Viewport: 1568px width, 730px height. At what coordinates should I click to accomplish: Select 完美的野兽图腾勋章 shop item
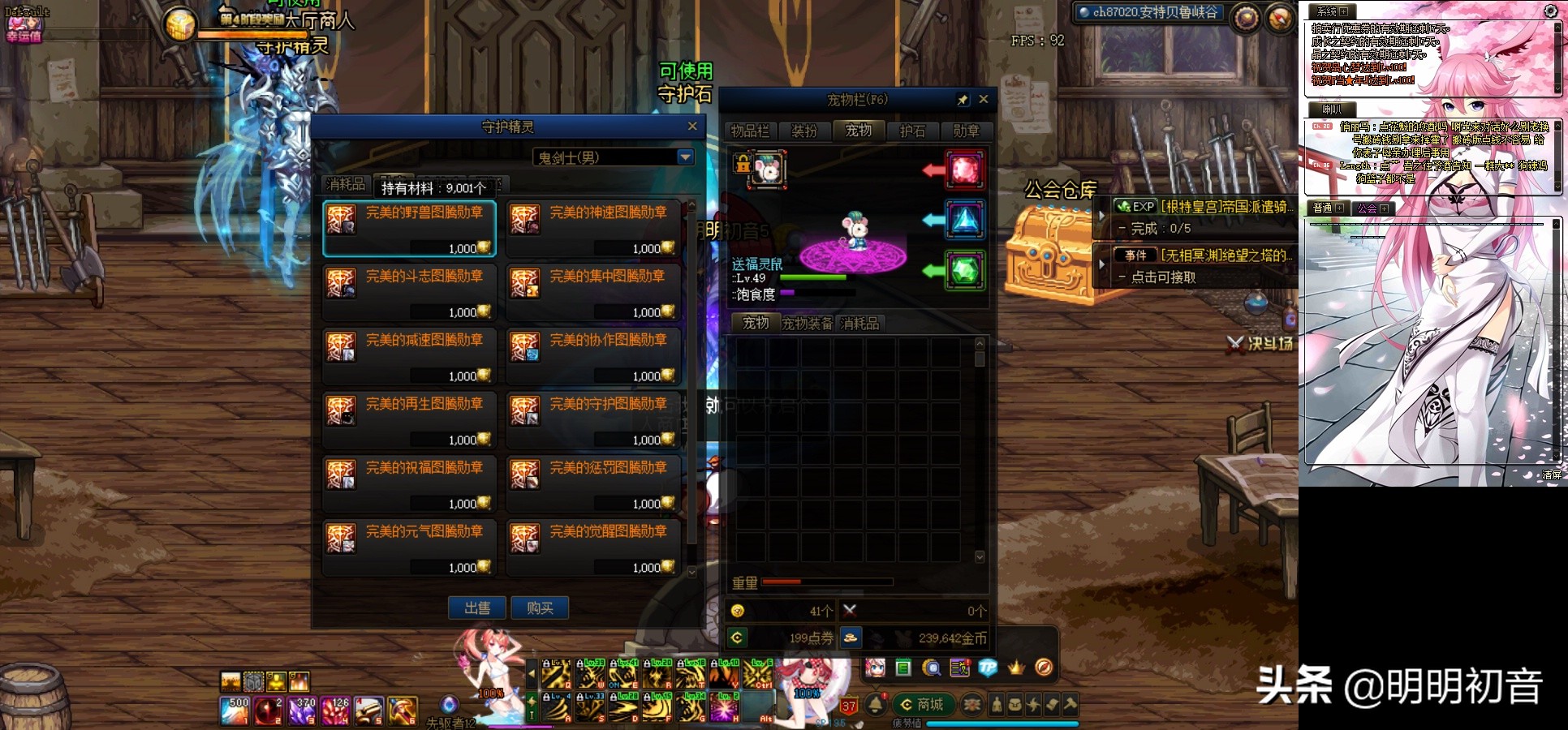[x=410, y=230]
